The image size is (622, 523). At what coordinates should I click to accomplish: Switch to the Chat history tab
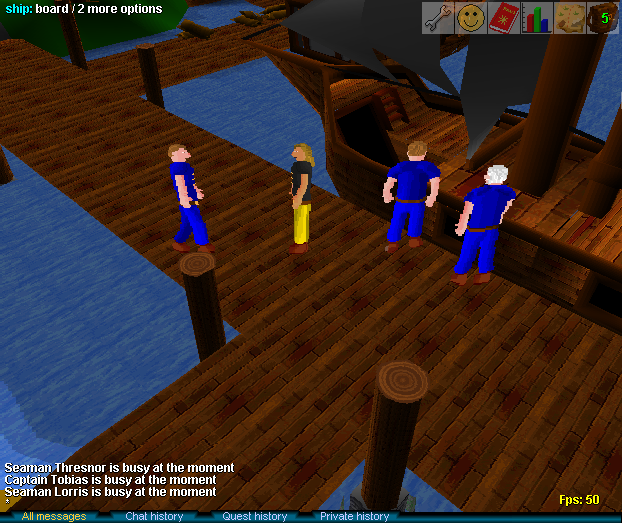click(x=154, y=516)
